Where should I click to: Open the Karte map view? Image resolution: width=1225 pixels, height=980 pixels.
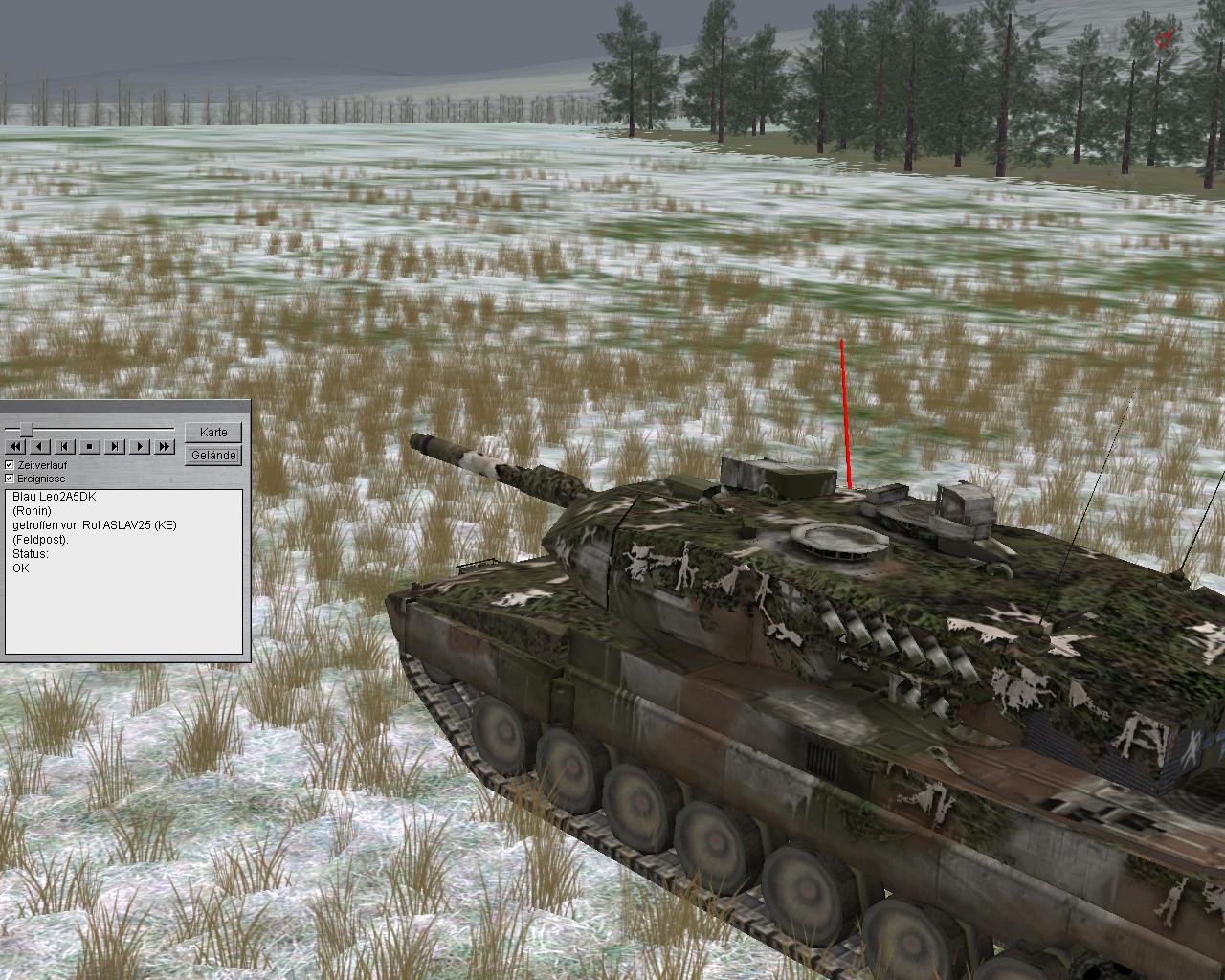point(213,433)
